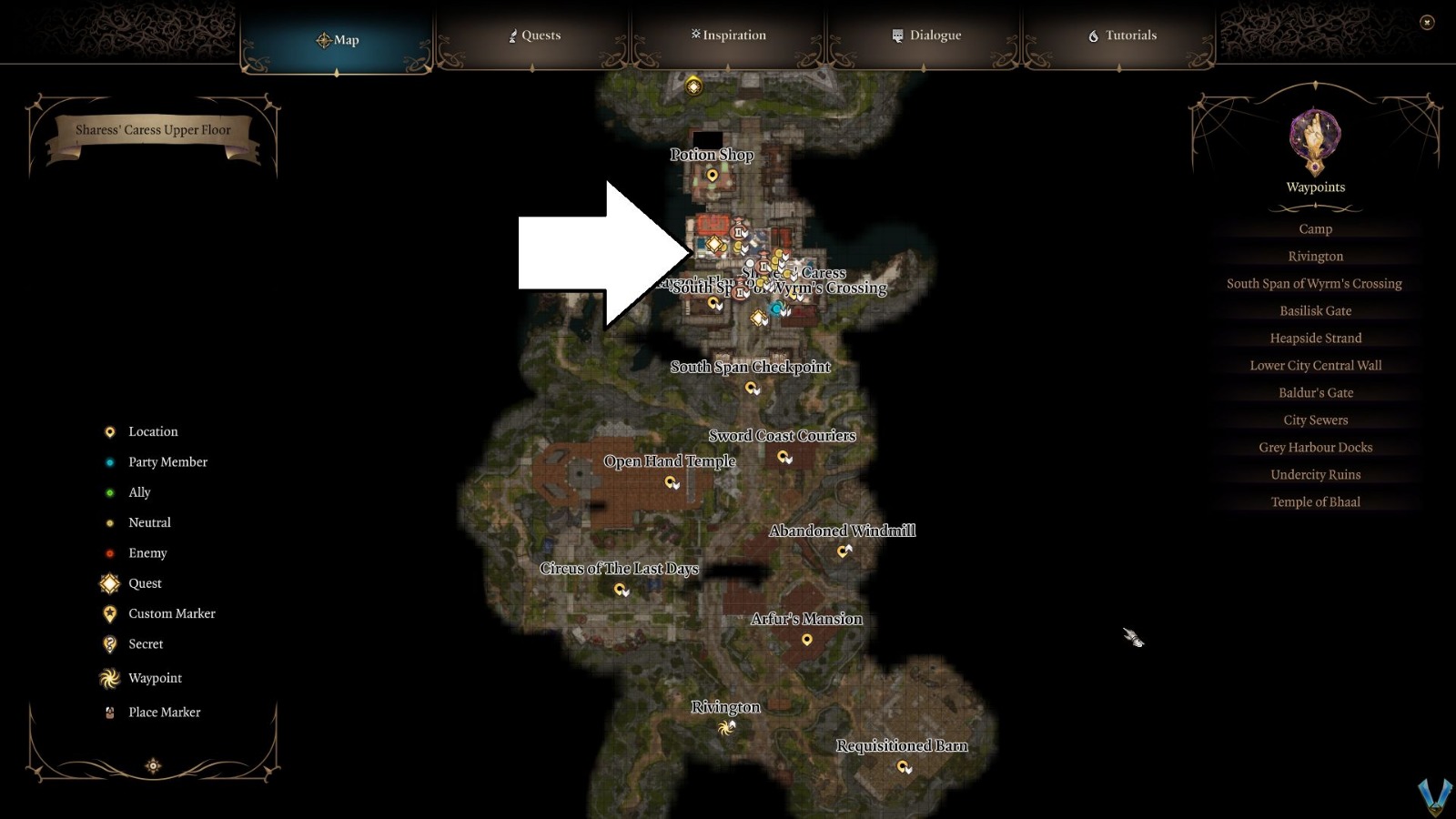Click the Rivington waypoint swirl icon
The width and height of the screenshot is (1456, 819).
coord(726,726)
